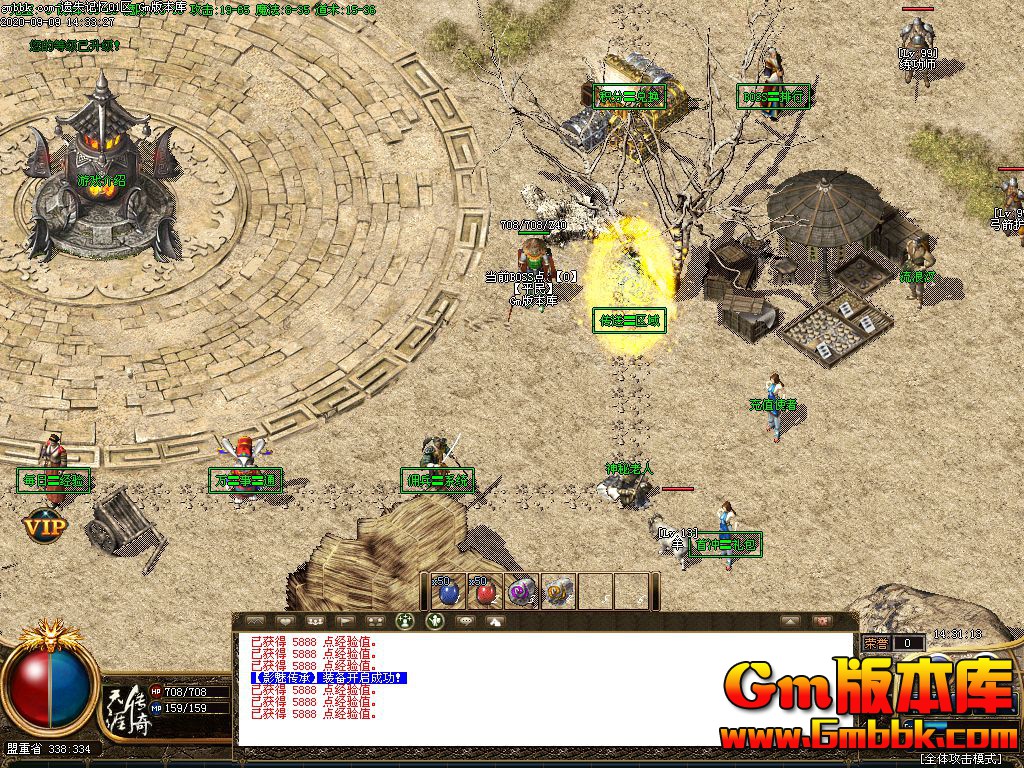Use the blue mana potion slot
This screenshot has width=1024, height=768.
click(x=447, y=591)
